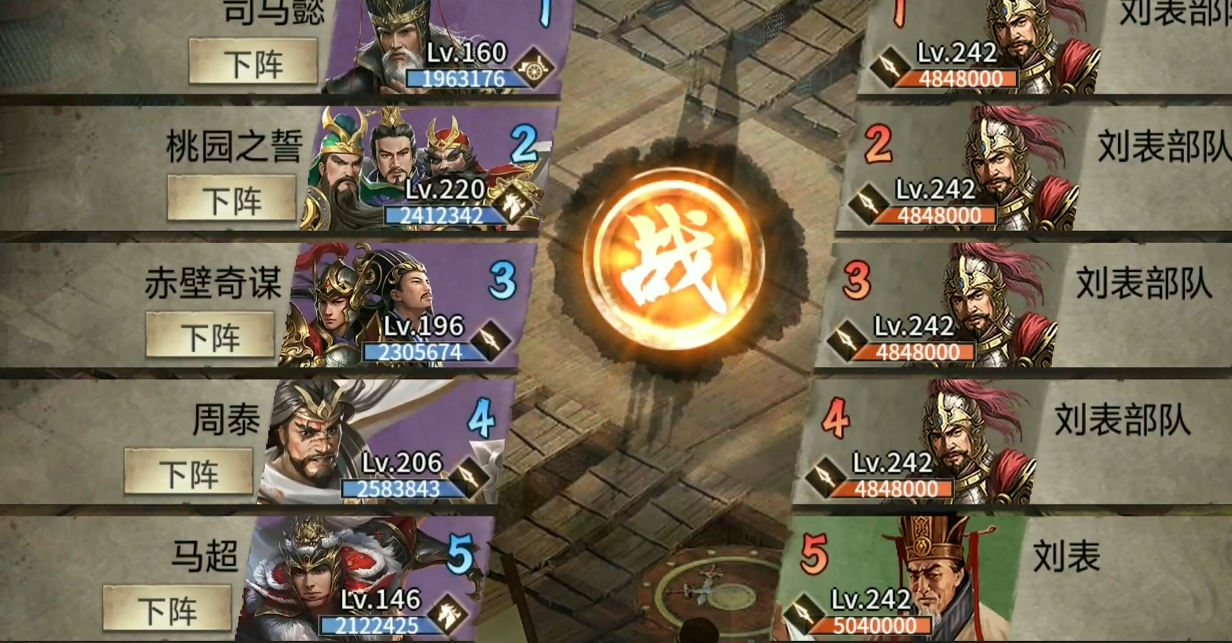
Task: Remove 赤壁奇谋 from the lineup with 下阵
Action: [x=210, y=334]
